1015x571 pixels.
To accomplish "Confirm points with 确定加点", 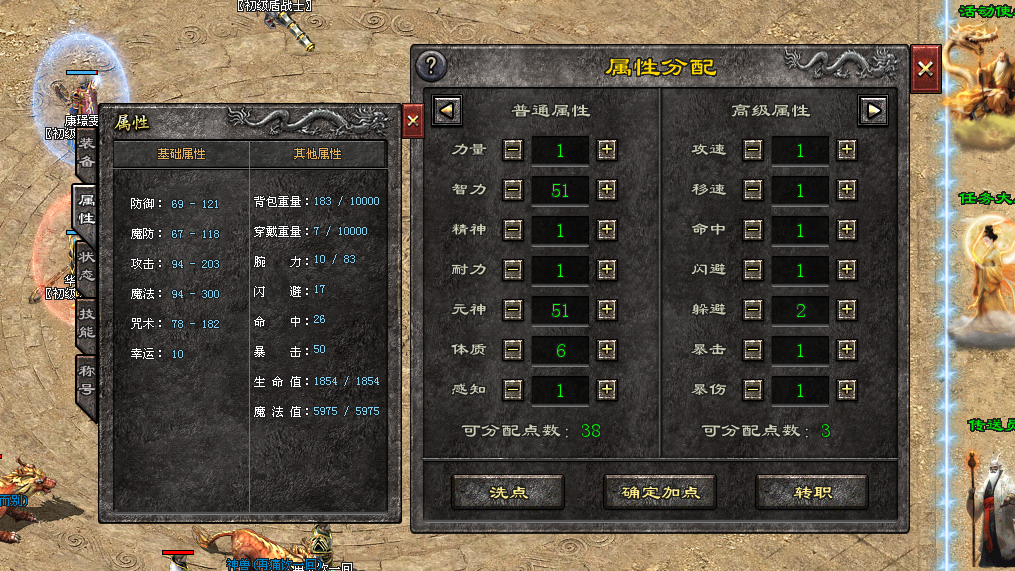I will 660,492.
